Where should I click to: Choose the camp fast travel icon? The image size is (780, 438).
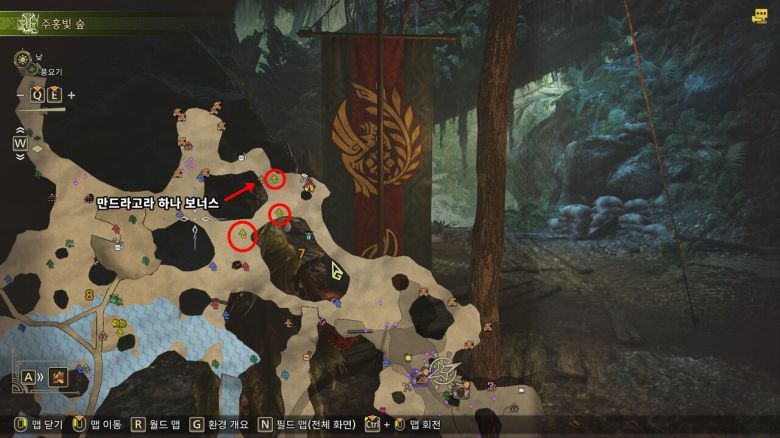[x=59, y=376]
